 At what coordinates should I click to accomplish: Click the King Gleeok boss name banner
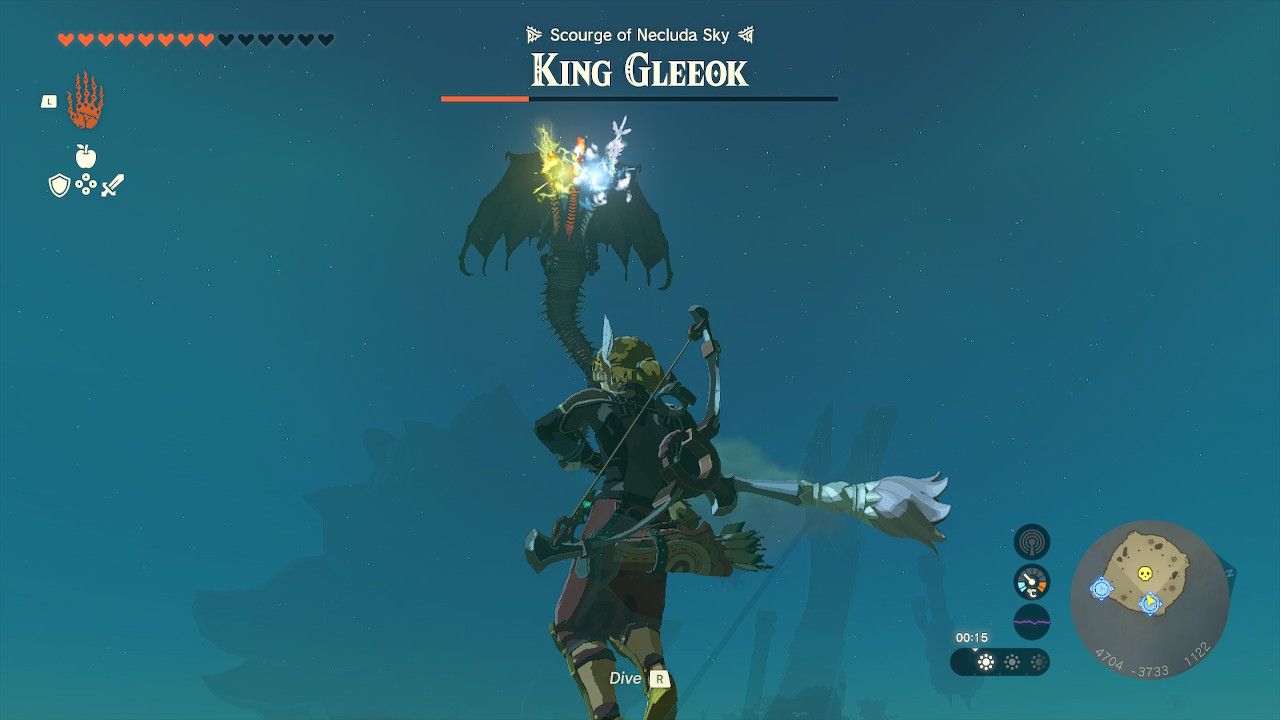point(638,70)
